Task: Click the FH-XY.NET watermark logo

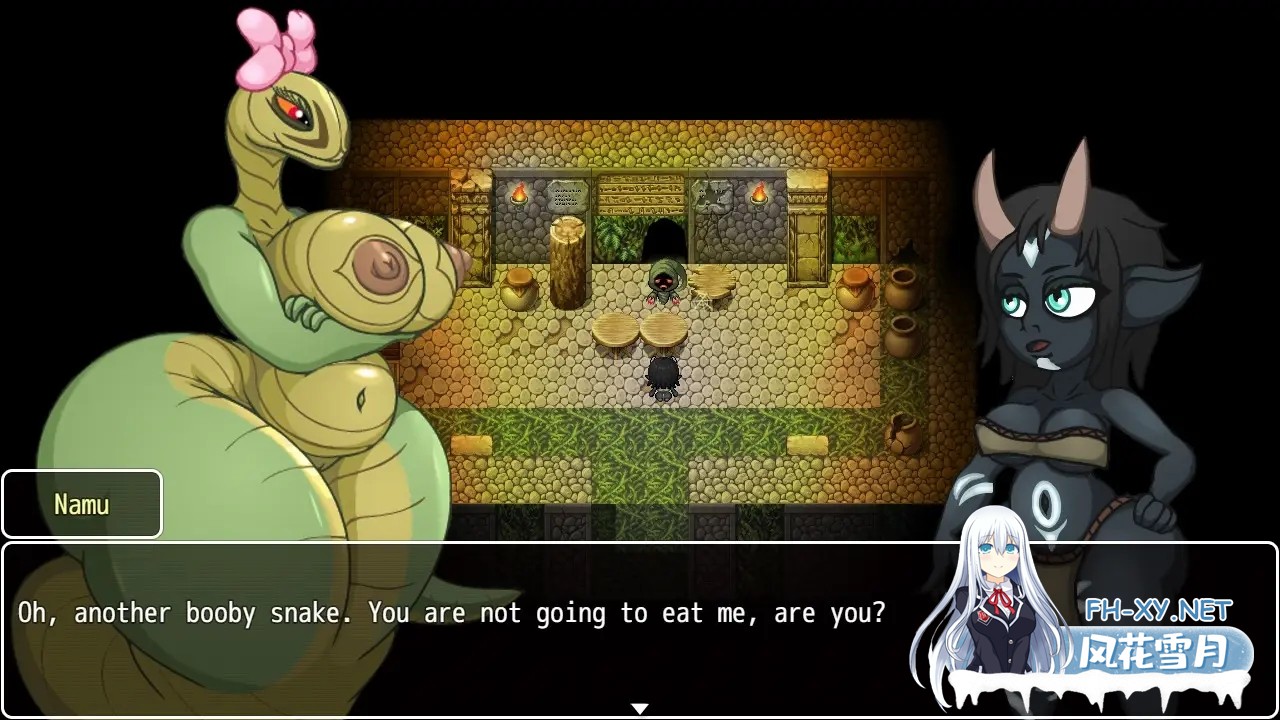Action: tap(1158, 610)
